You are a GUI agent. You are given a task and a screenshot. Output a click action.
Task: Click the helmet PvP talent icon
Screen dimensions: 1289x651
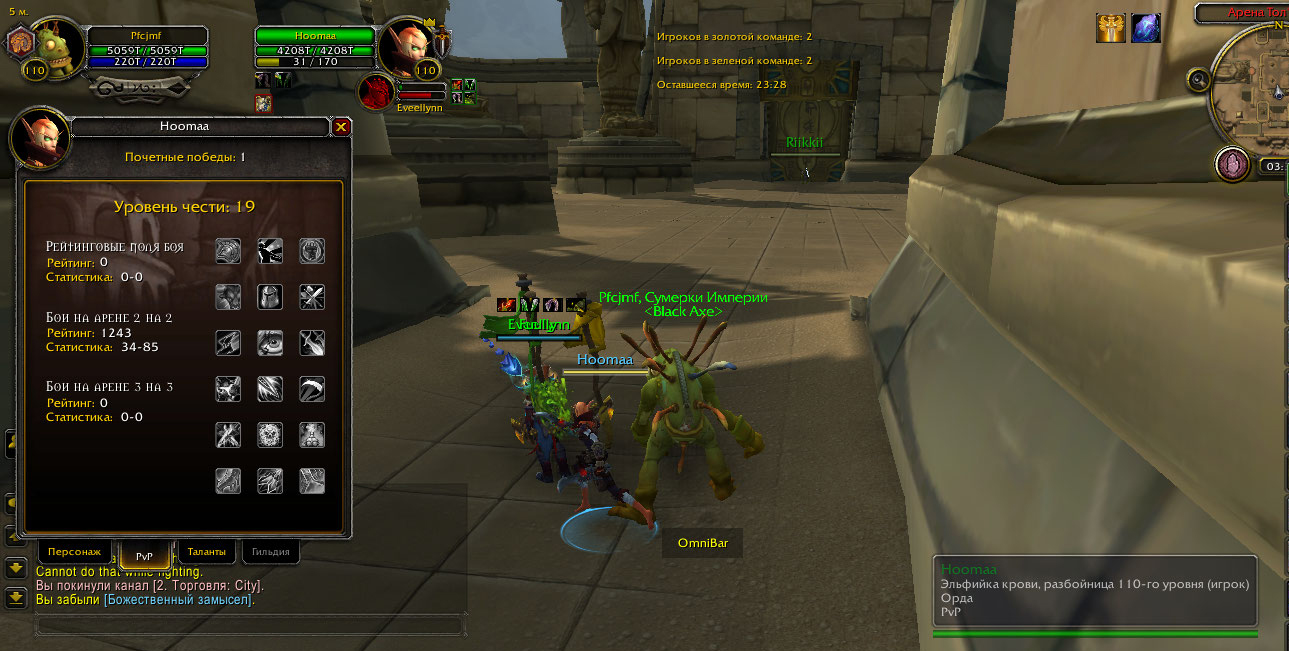point(270,296)
